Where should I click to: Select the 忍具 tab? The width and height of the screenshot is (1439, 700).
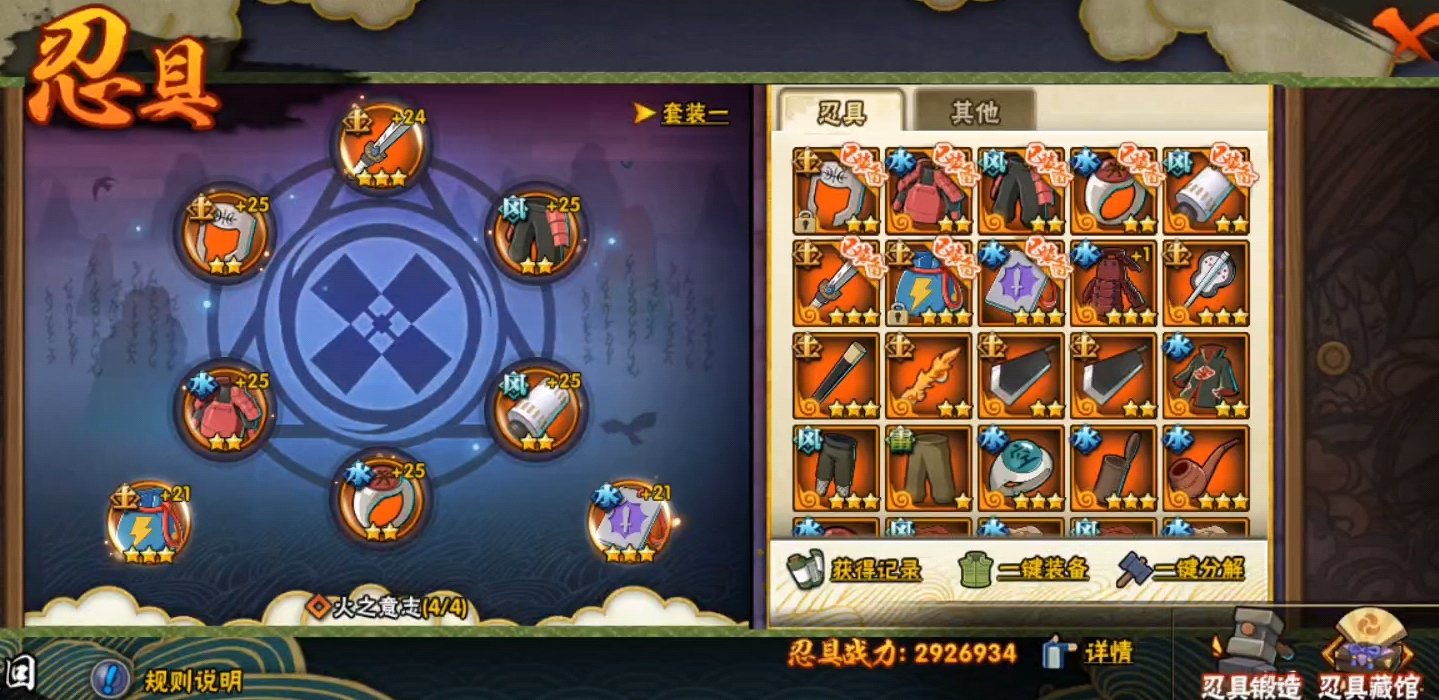point(842,112)
